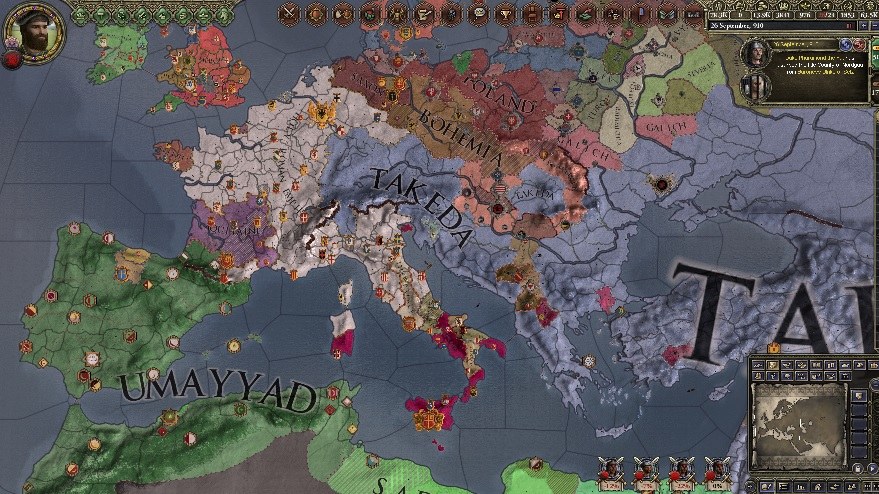This screenshot has height=494, width=879.
Task: Open the crossed swords military menu
Action: click(x=290, y=14)
